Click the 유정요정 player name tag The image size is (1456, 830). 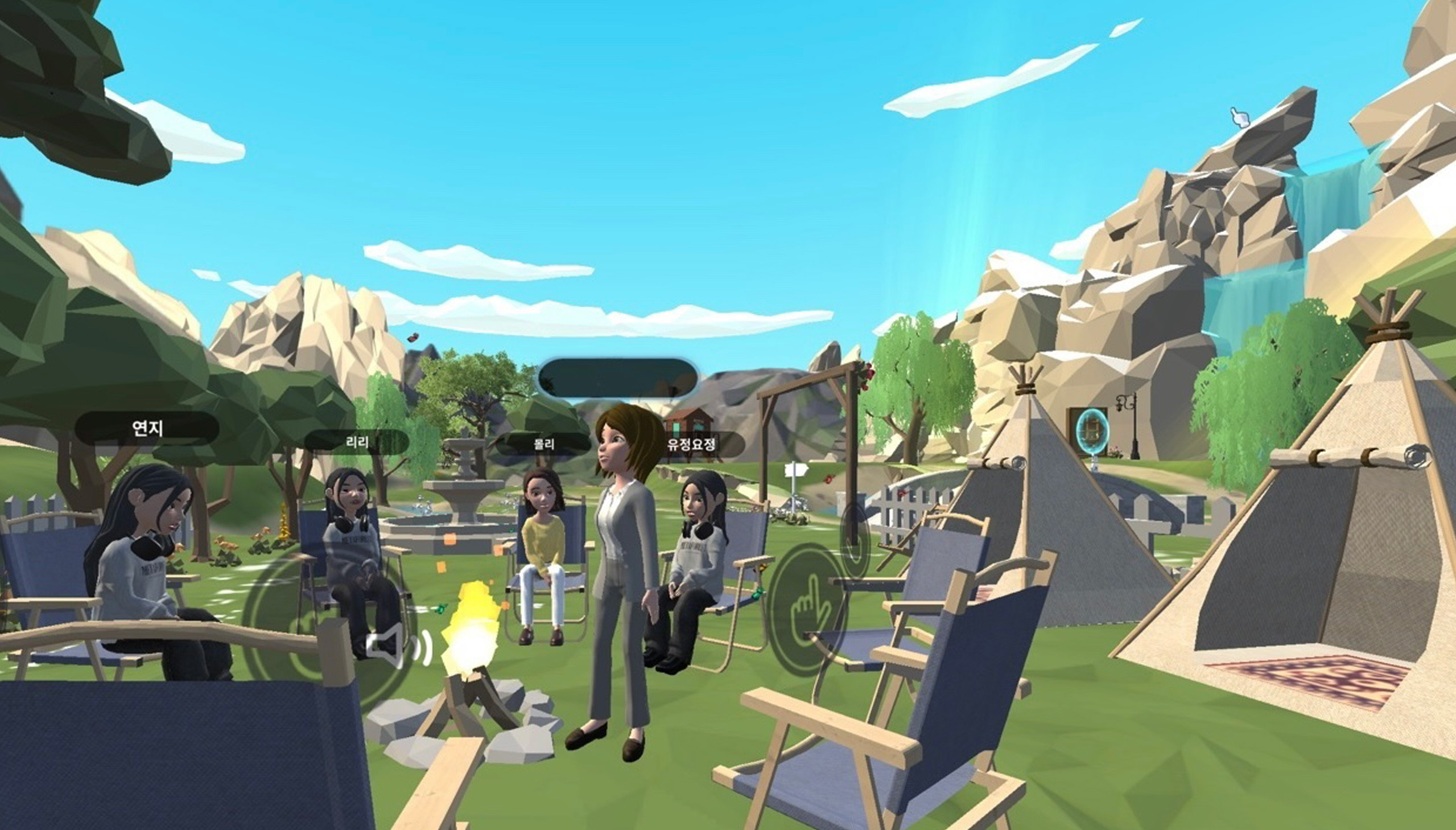[x=691, y=444]
